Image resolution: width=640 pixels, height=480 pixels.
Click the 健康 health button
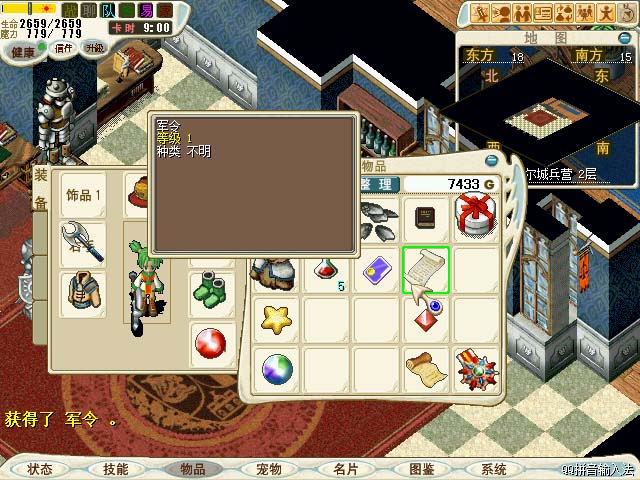pyautogui.click(x=23, y=50)
